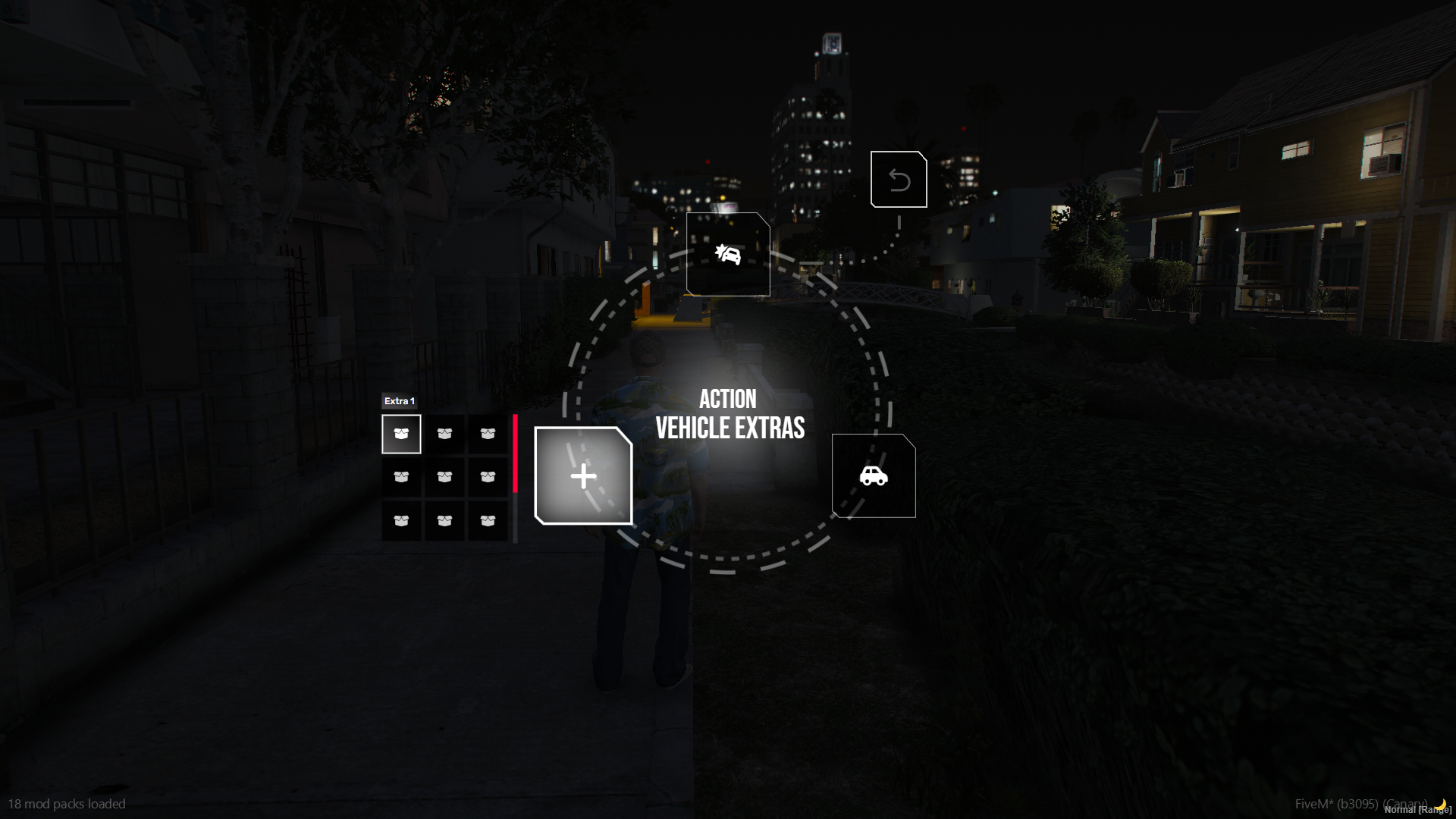Toggle the bottom-middle extra slot
The image size is (1456, 819).
[444, 520]
